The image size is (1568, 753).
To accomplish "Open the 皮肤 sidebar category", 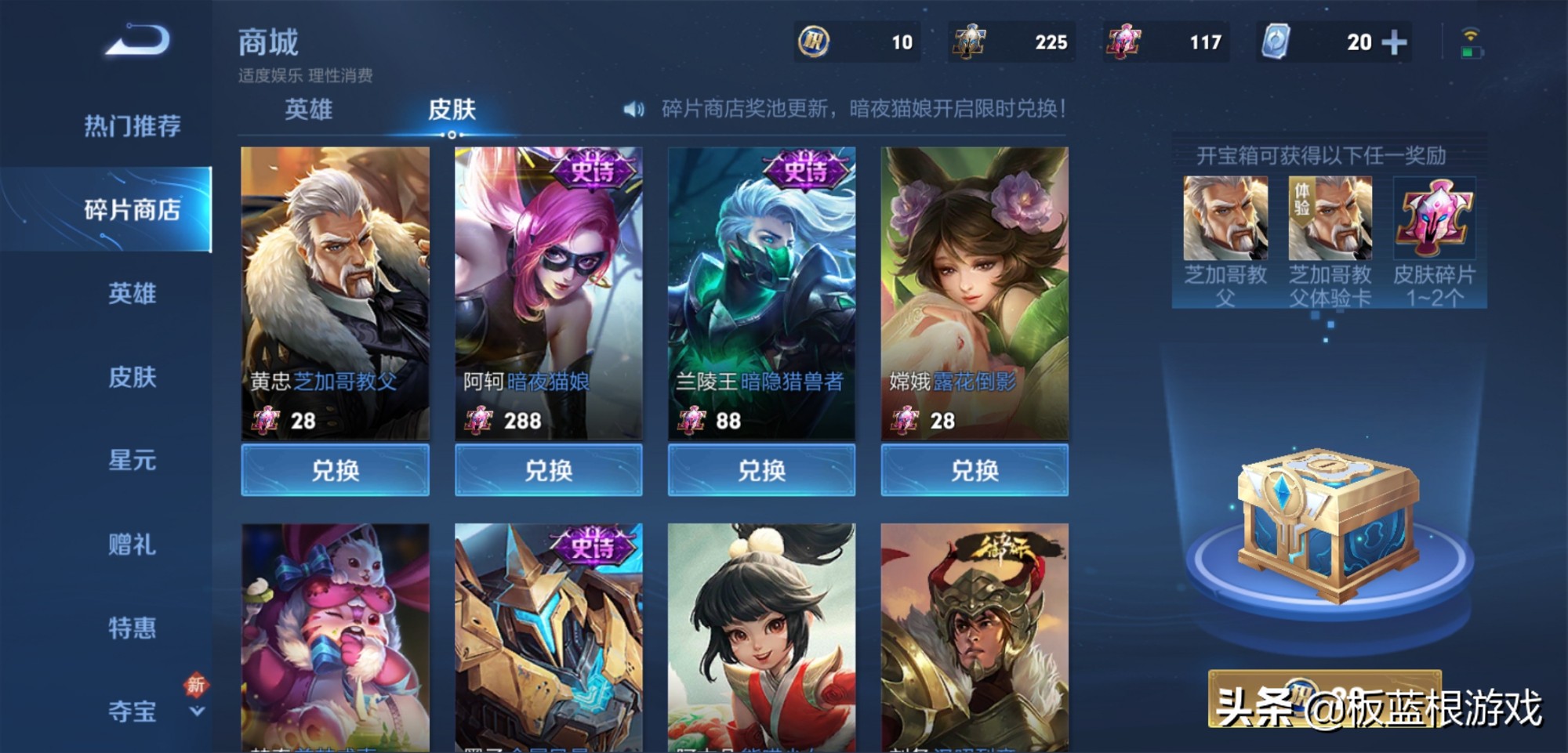I will tap(132, 378).
